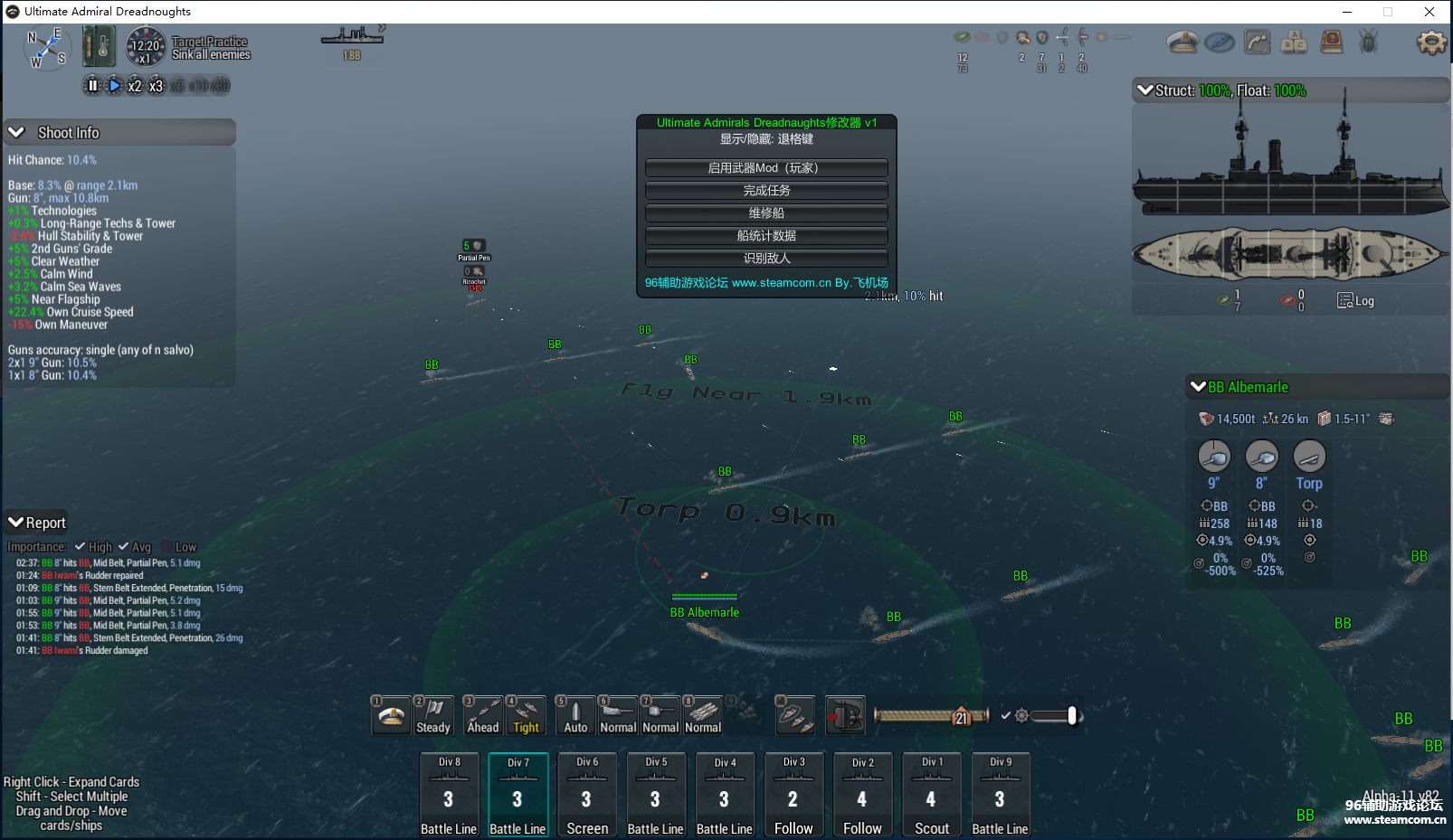Click the 完成任务 trainer button
Image resolution: width=1453 pixels, height=840 pixels.
(766, 191)
